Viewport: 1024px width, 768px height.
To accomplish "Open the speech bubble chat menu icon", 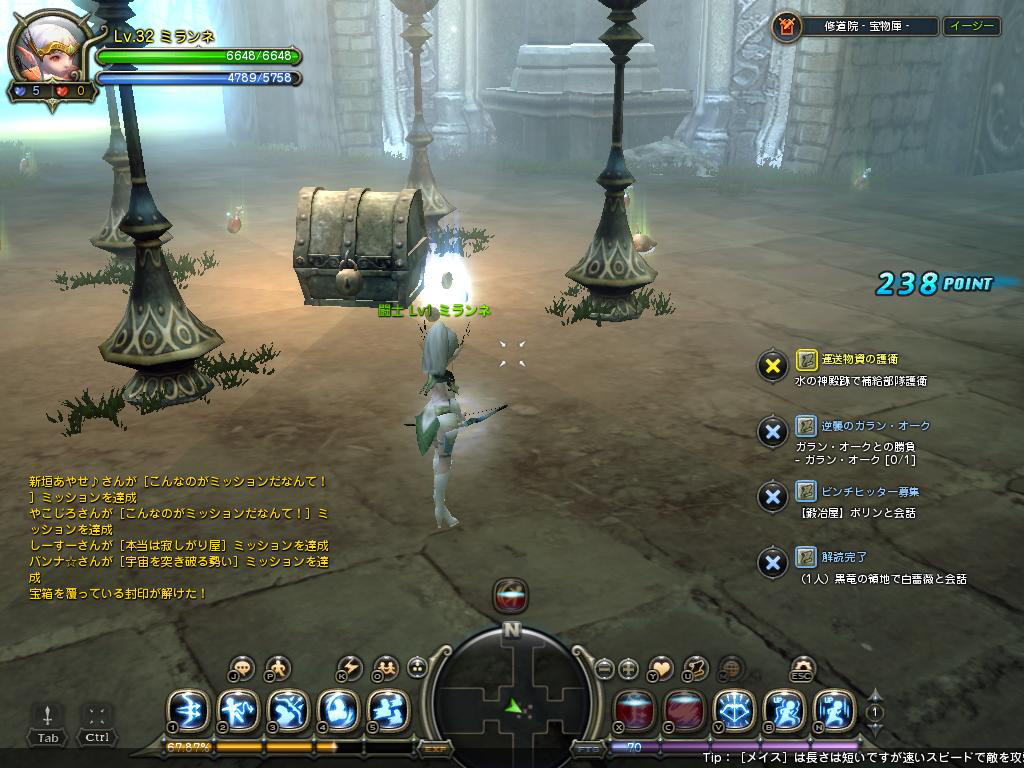I will click(x=242, y=668).
